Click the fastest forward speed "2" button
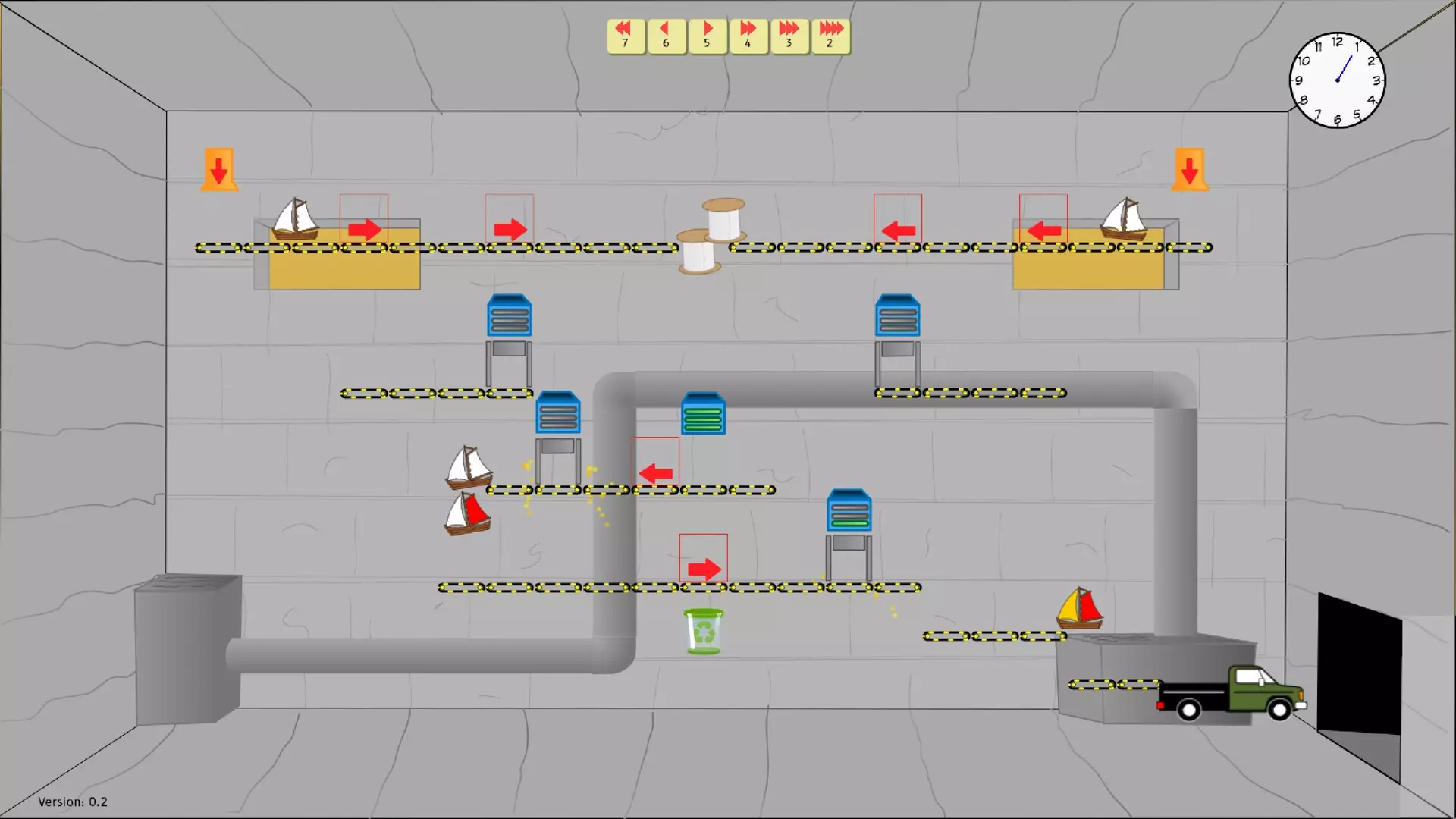Image resolution: width=1456 pixels, height=819 pixels. click(830, 35)
